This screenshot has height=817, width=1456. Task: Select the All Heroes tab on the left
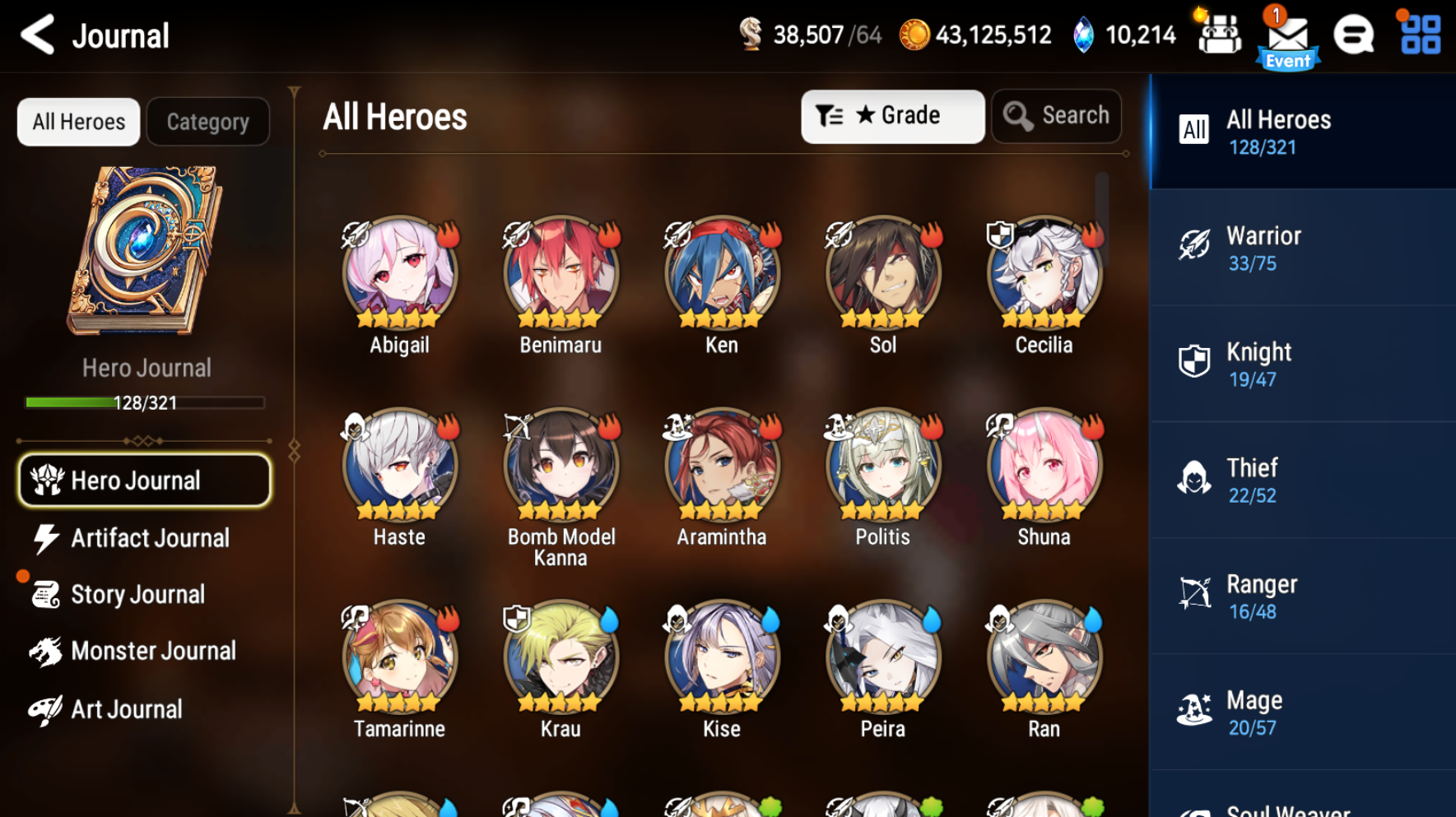click(x=78, y=121)
